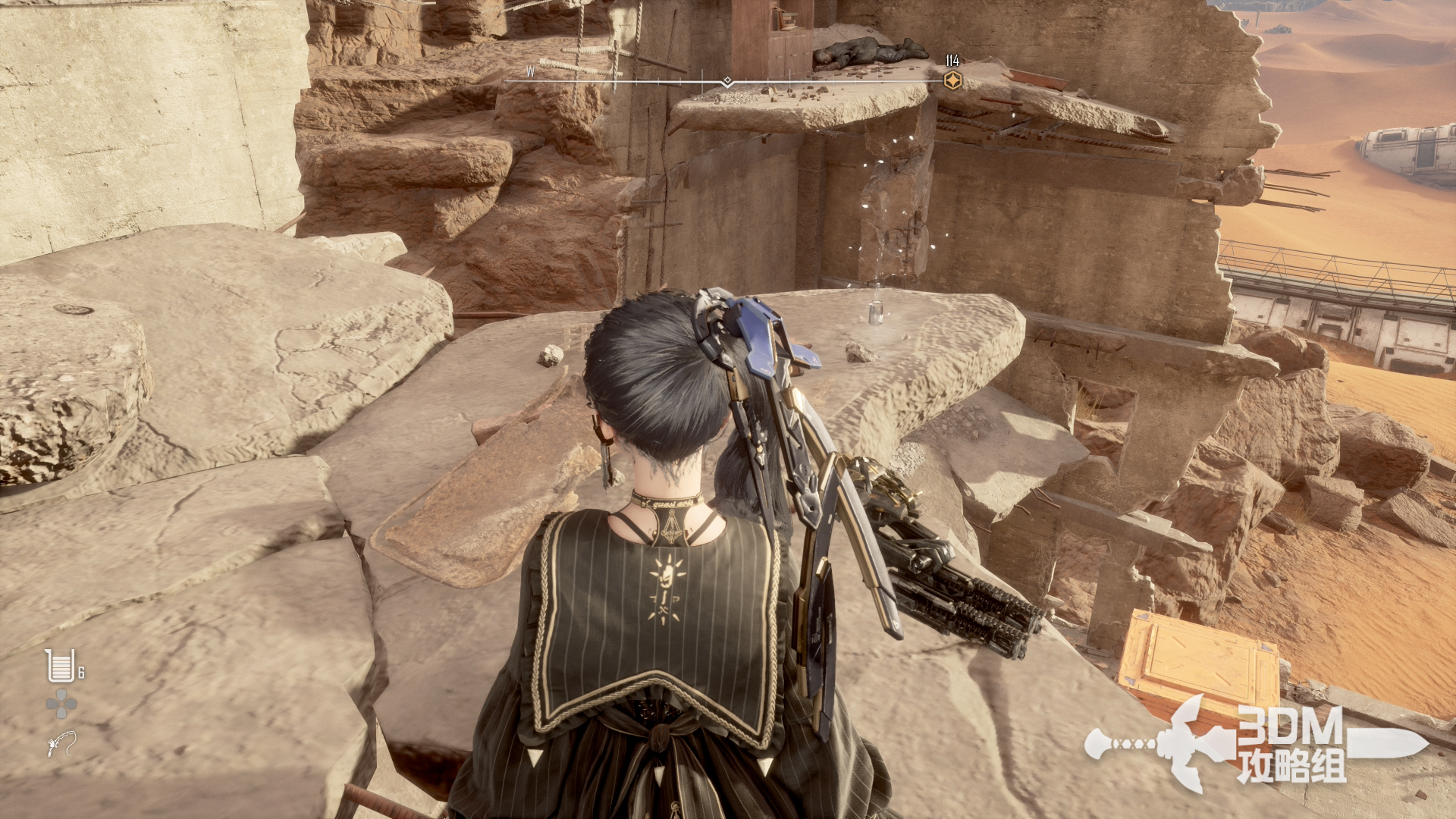The width and height of the screenshot is (1456, 819).
Task: Use the healing tumbler icon
Action: pyautogui.click(x=60, y=666)
